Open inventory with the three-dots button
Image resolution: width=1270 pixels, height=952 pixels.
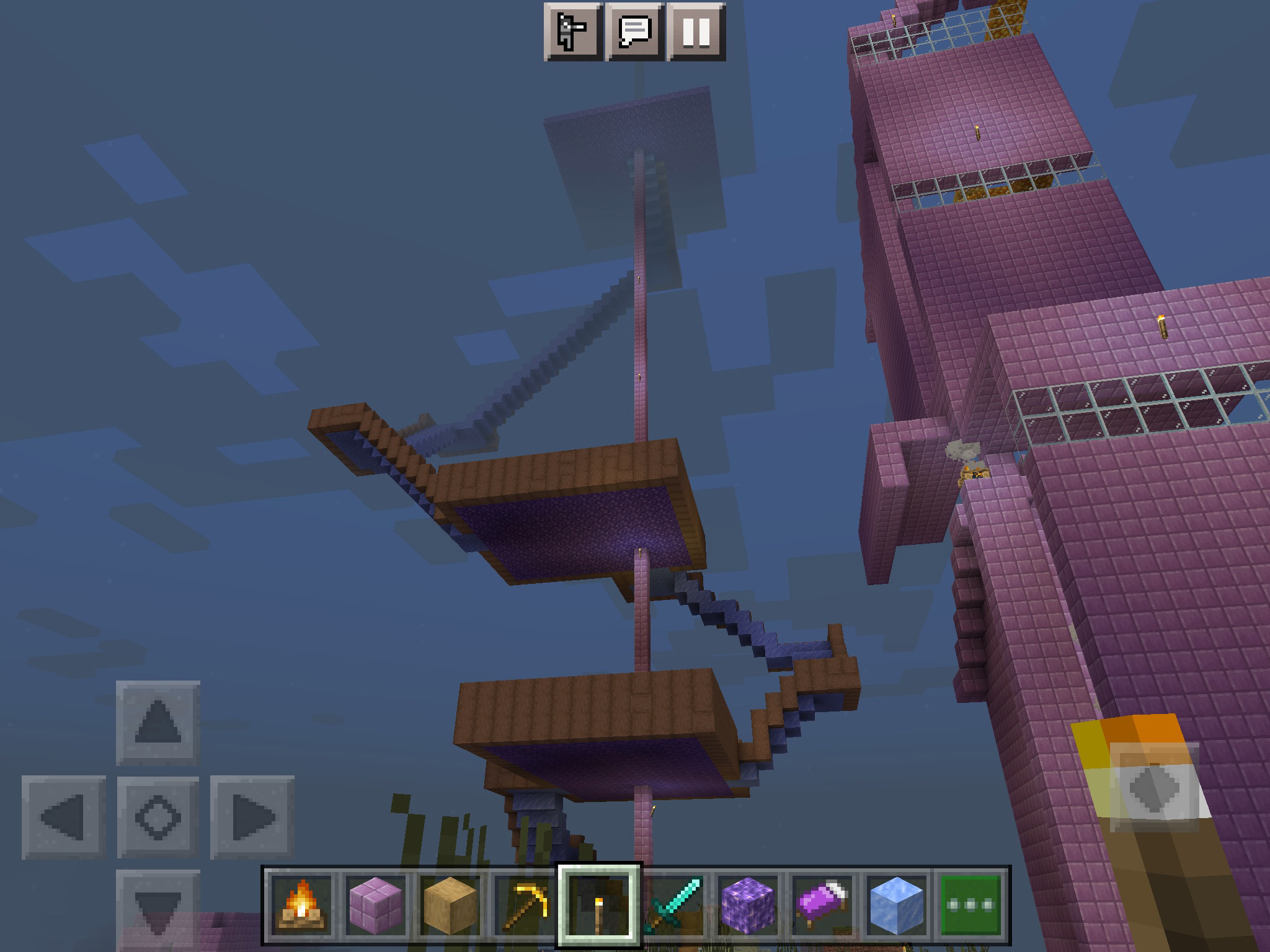(971, 904)
